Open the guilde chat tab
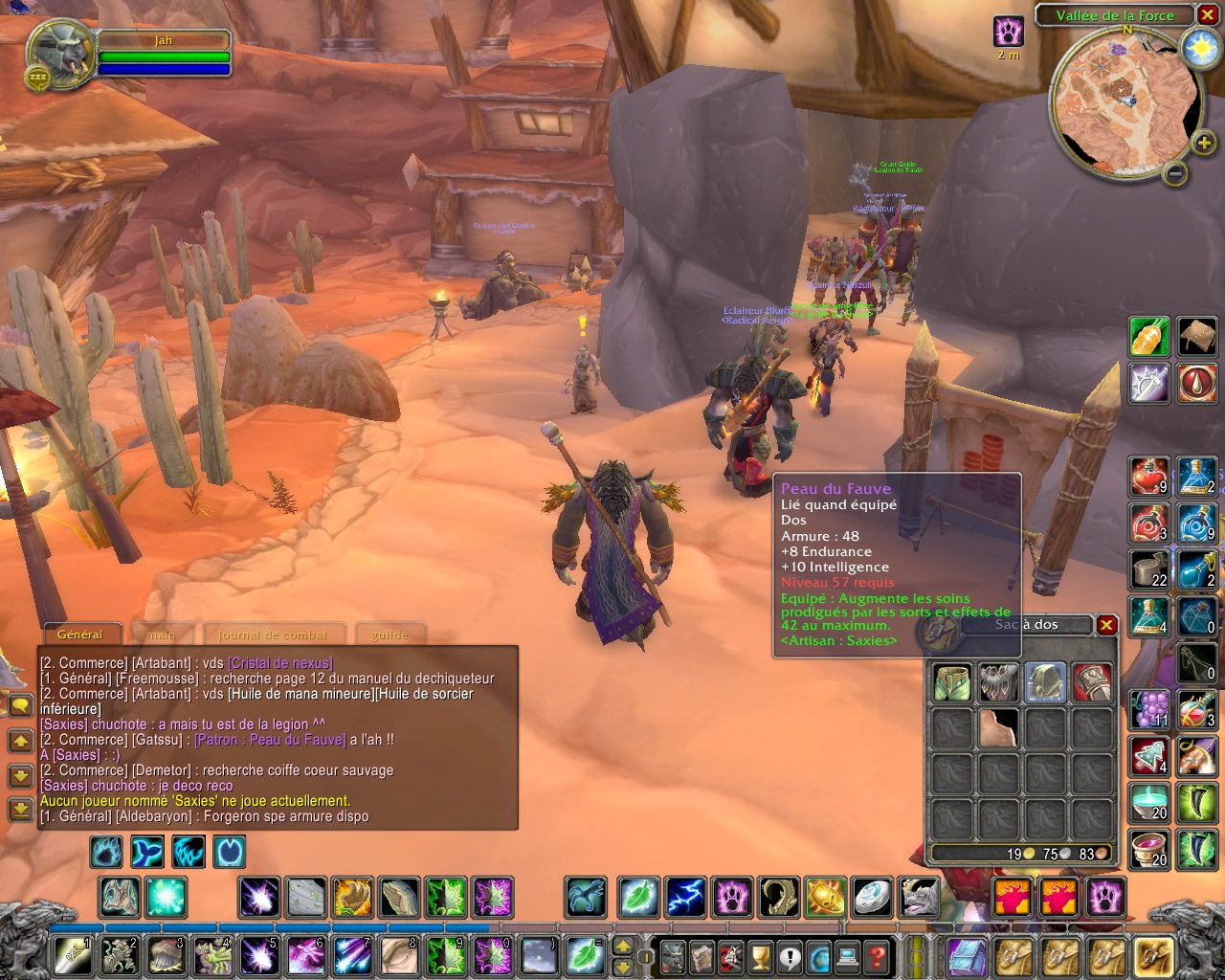The width and height of the screenshot is (1225, 980). (390, 635)
